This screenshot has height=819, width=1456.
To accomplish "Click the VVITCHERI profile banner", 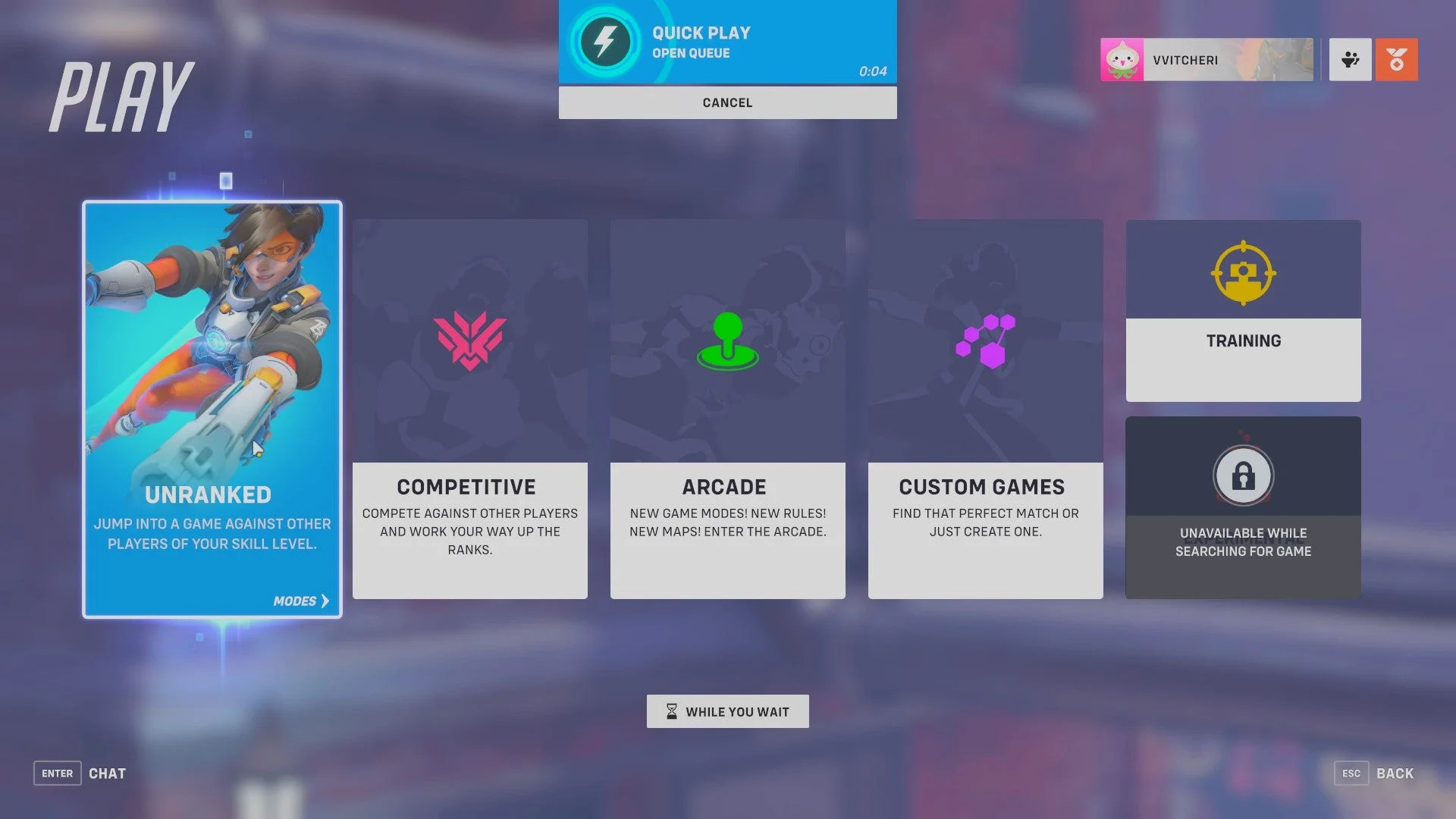I will pyautogui.click(x=1213, y=60).
